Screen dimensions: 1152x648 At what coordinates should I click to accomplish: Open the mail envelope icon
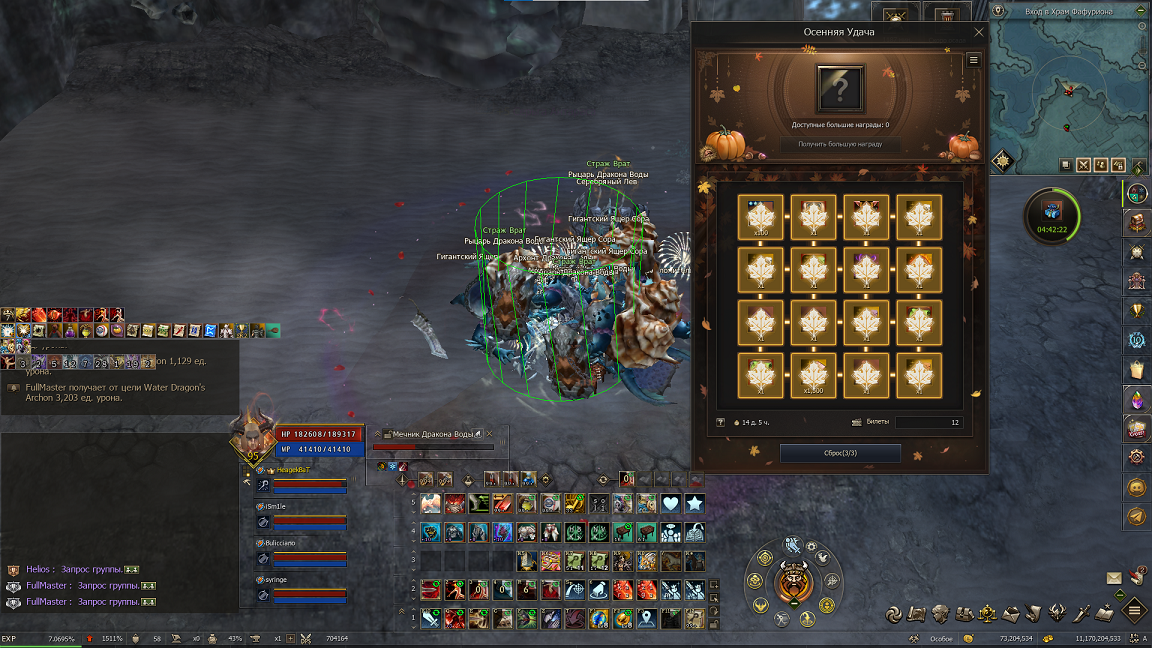point(1114,578)
